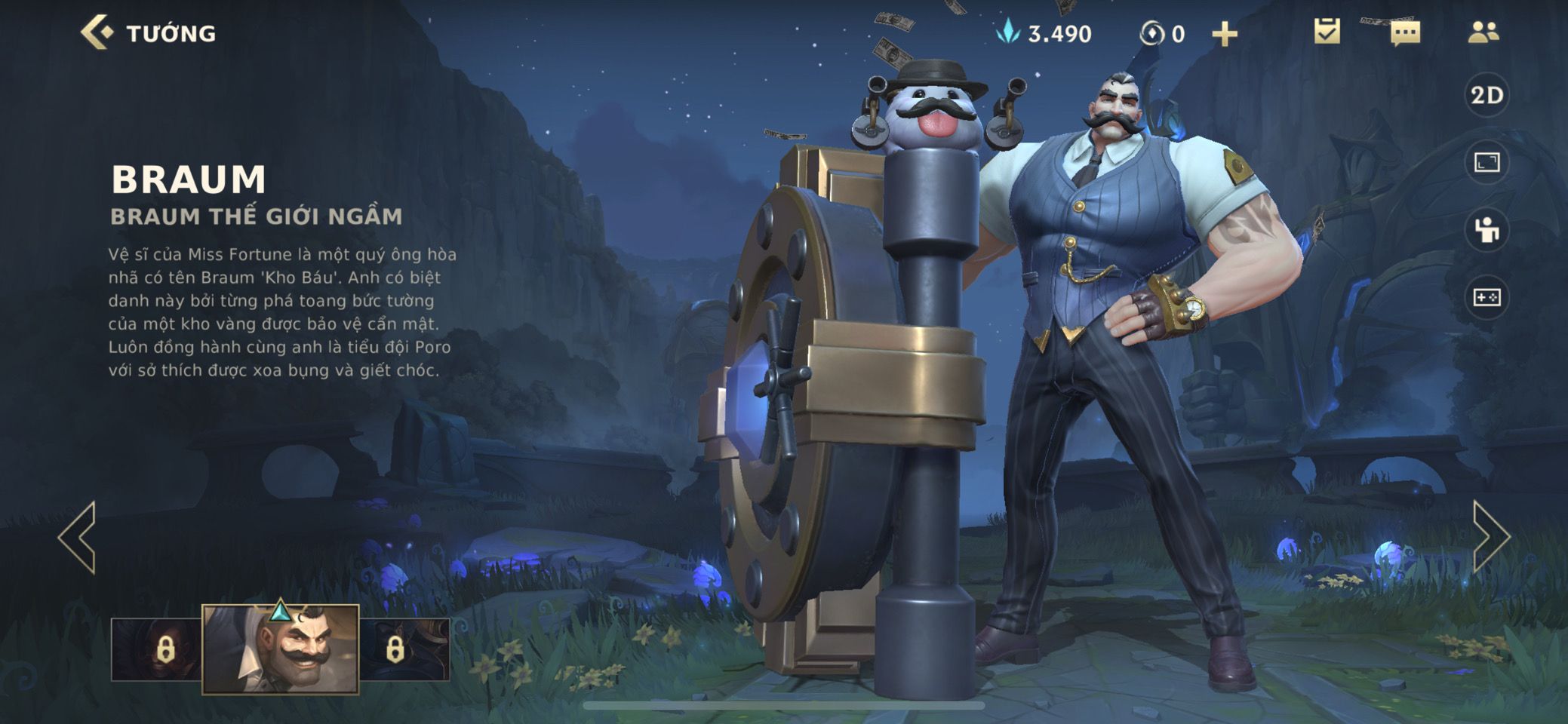The height and width of the screenshot is (724, 1568).
Task: Open the gamepad in-game preview button
Action: pos(1487,298)
